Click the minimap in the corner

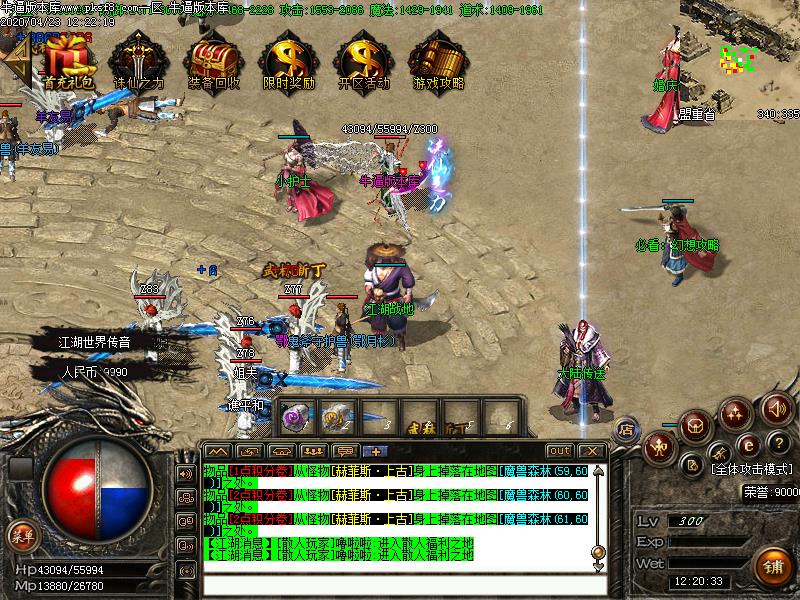(739, 62)
